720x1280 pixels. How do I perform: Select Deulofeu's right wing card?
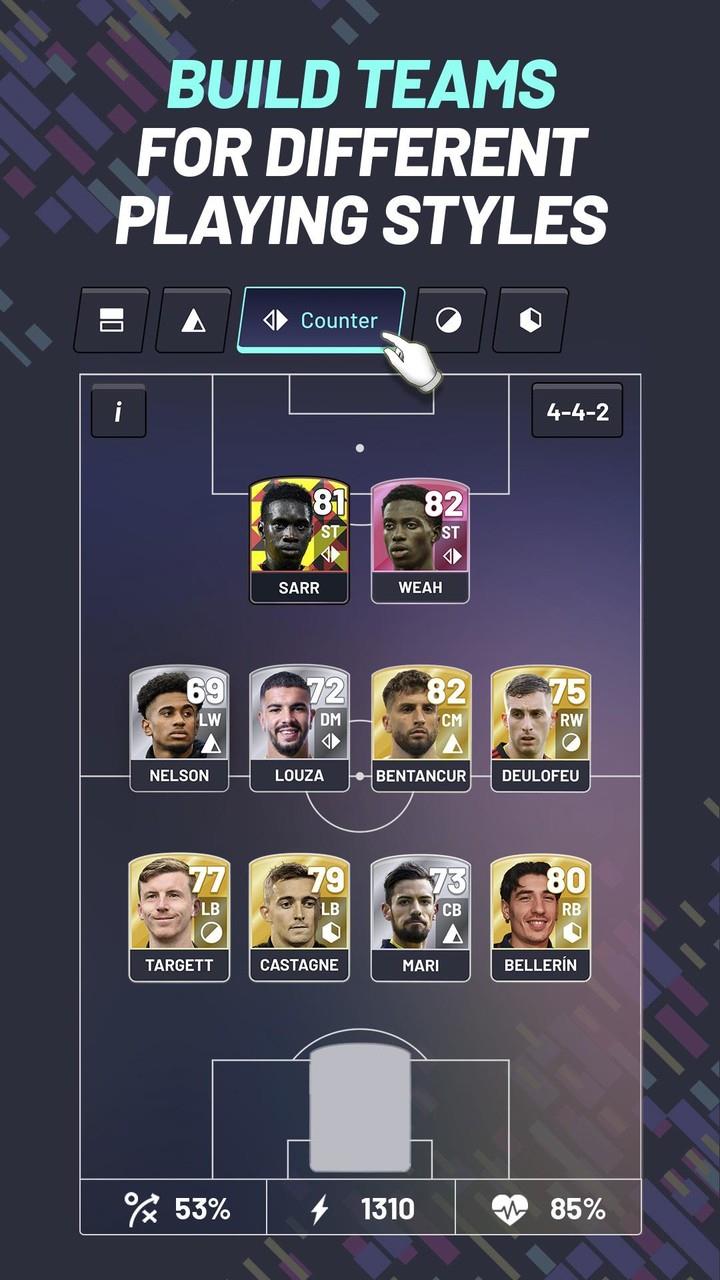540,728
